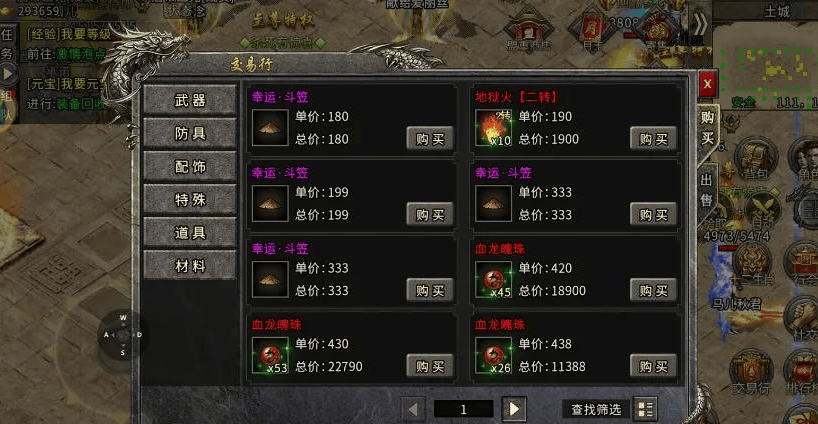Viewport: 818px width, 424px height.
Task: Go to the previous listings page
Action: (x=413, y=409)
